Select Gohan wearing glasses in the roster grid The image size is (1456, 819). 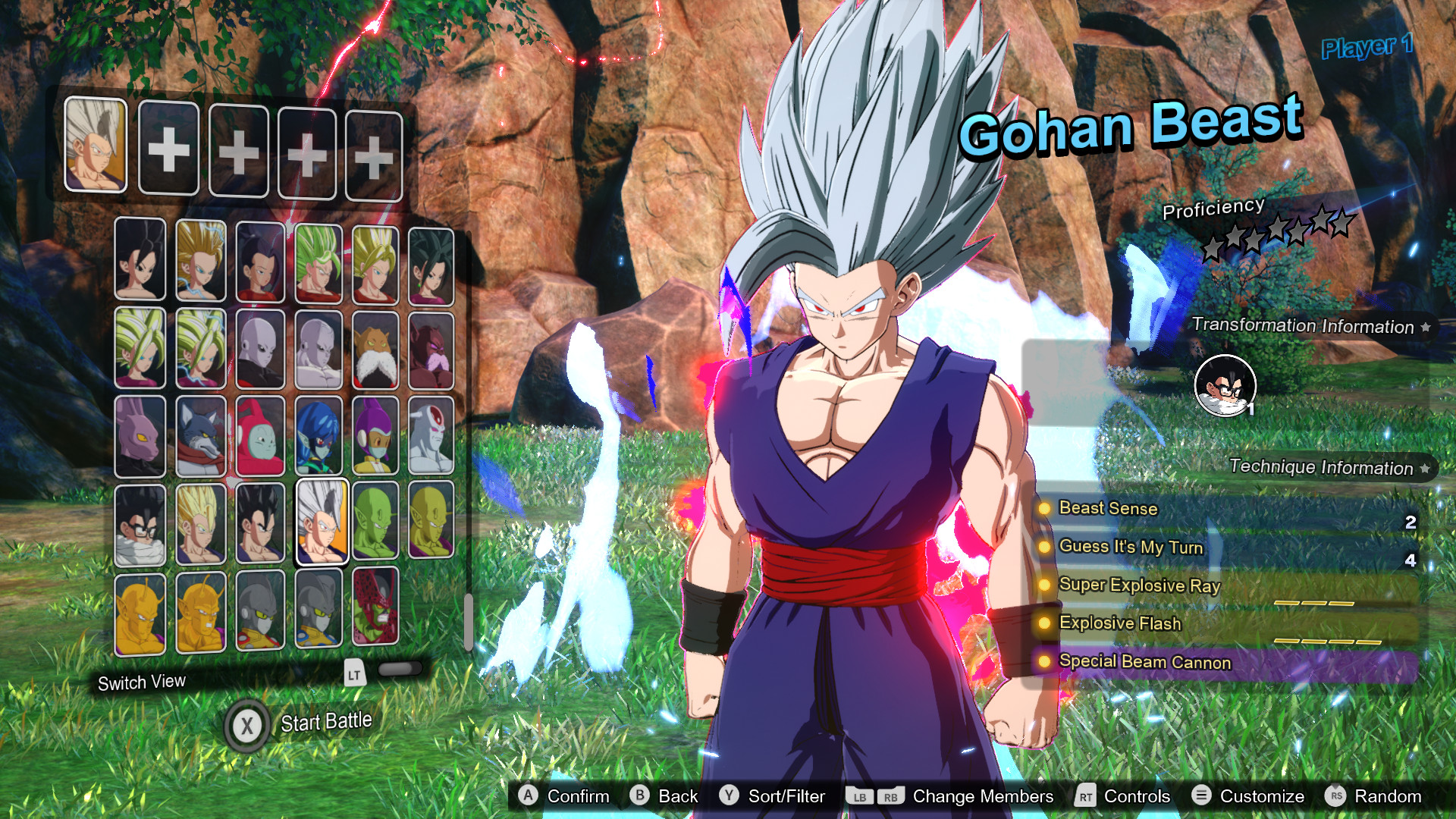140,525
